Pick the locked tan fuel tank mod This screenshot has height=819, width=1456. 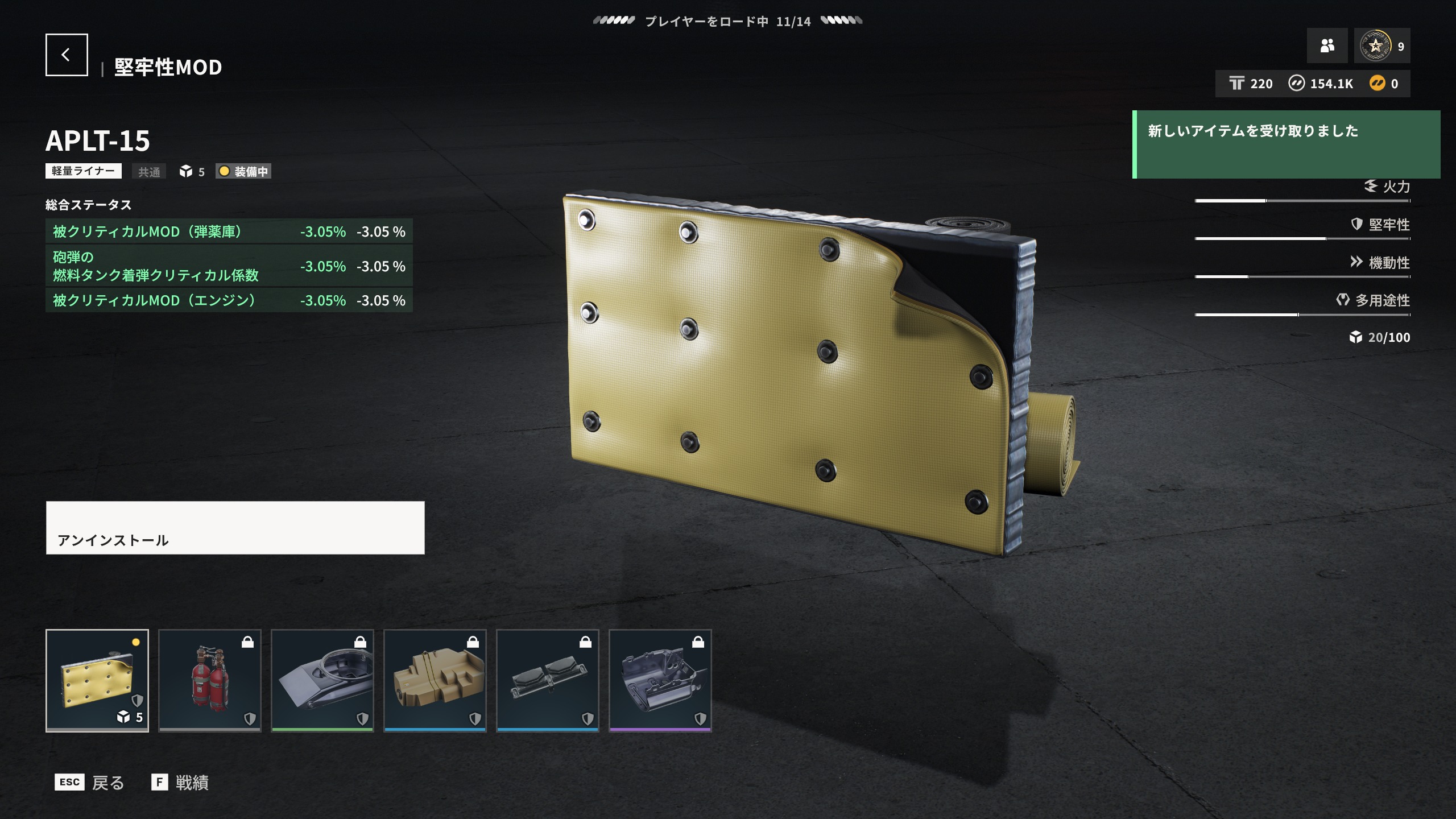(435, 680)
